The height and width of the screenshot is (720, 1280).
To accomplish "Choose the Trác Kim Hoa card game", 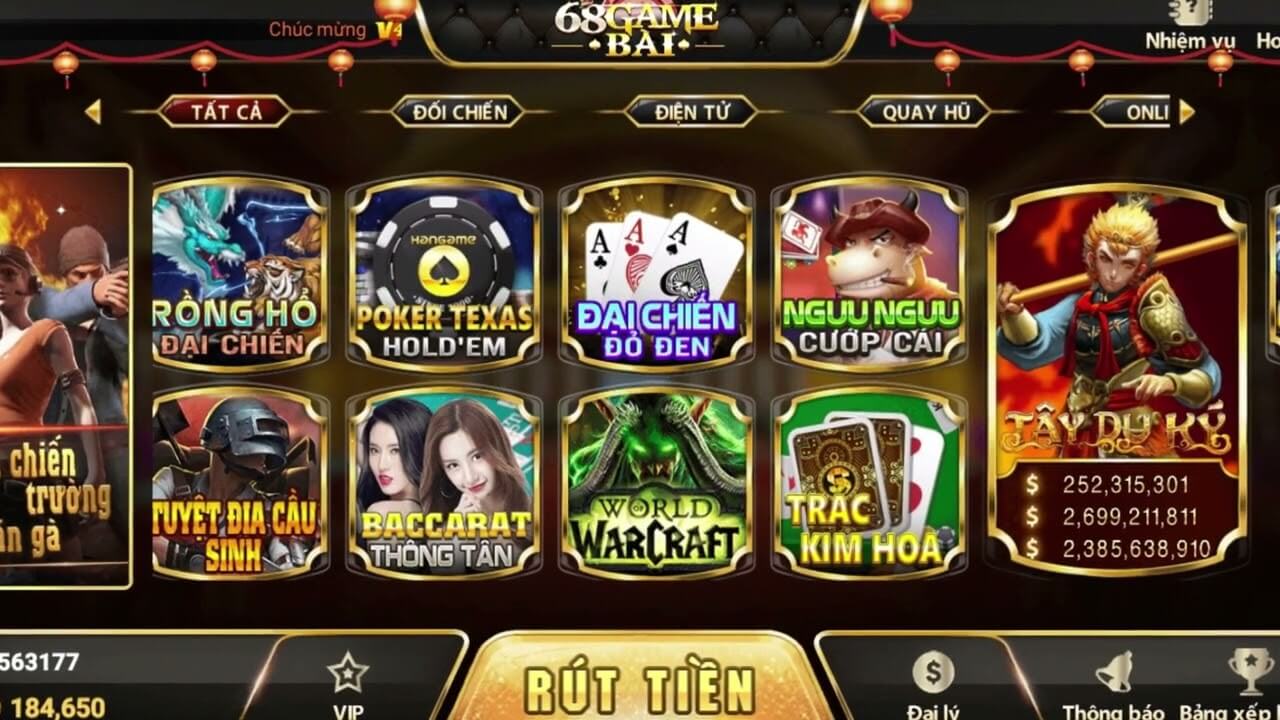I will click(x=869, y=483).
